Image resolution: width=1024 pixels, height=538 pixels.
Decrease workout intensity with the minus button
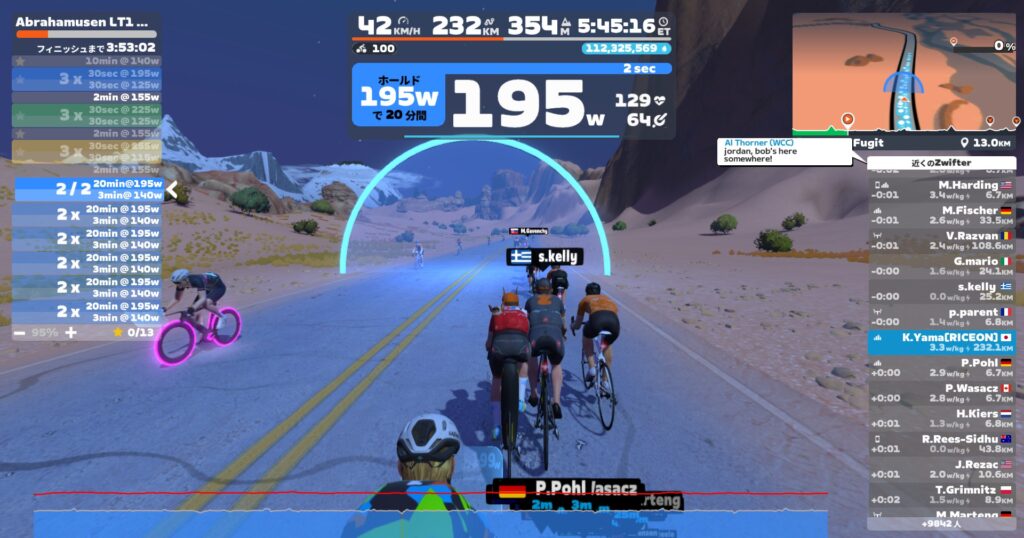pyautogui.click(x=20, y=331)
